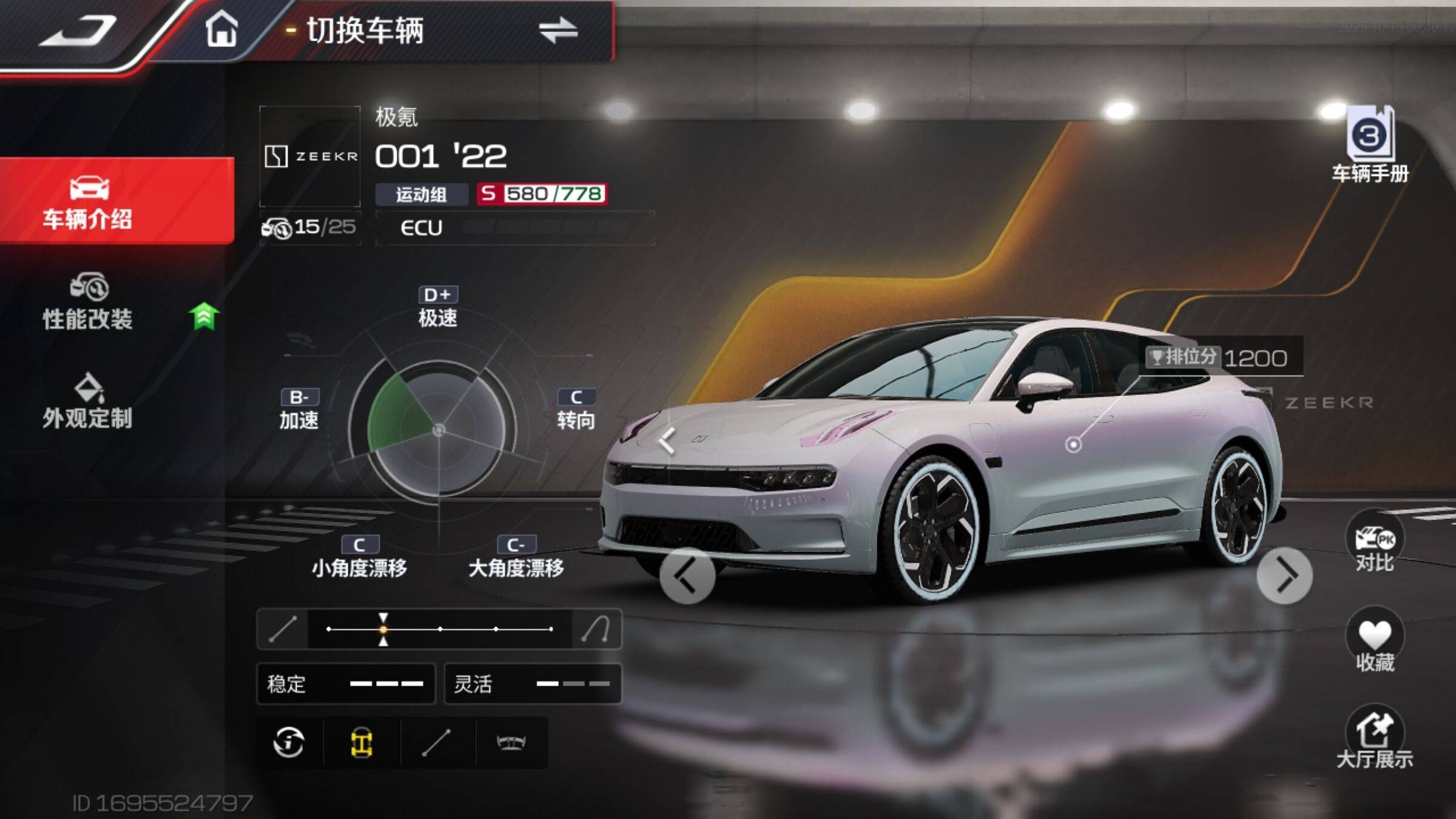Viewport: 1456px width, 819px height.
Task: Go back with the top-left arrow
Action: click(79, 30)
